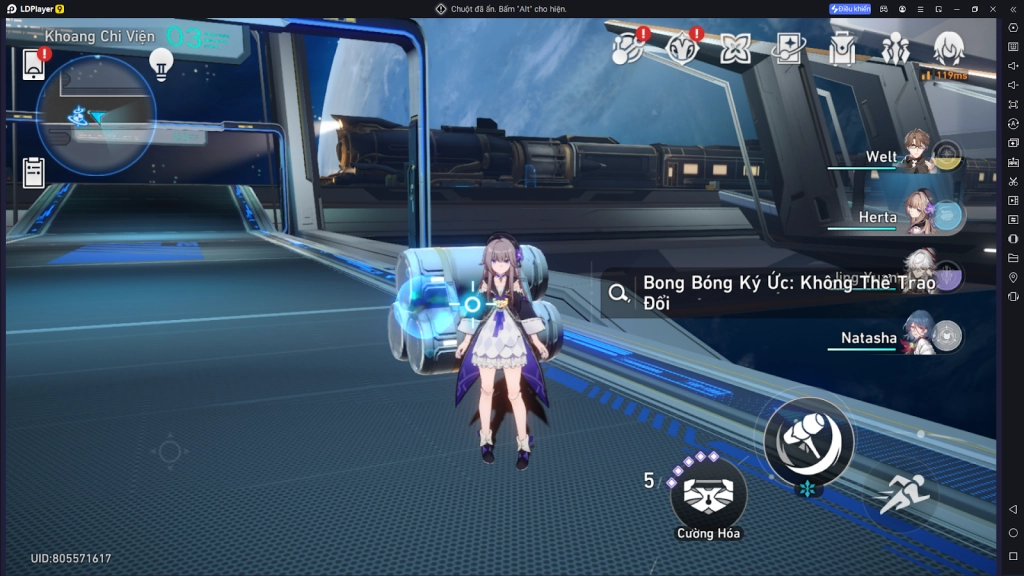Tap the lightbulb hint icon
Image resolution: width=1024 pixels, height=576 pixels.
click(x=160, y=63)
